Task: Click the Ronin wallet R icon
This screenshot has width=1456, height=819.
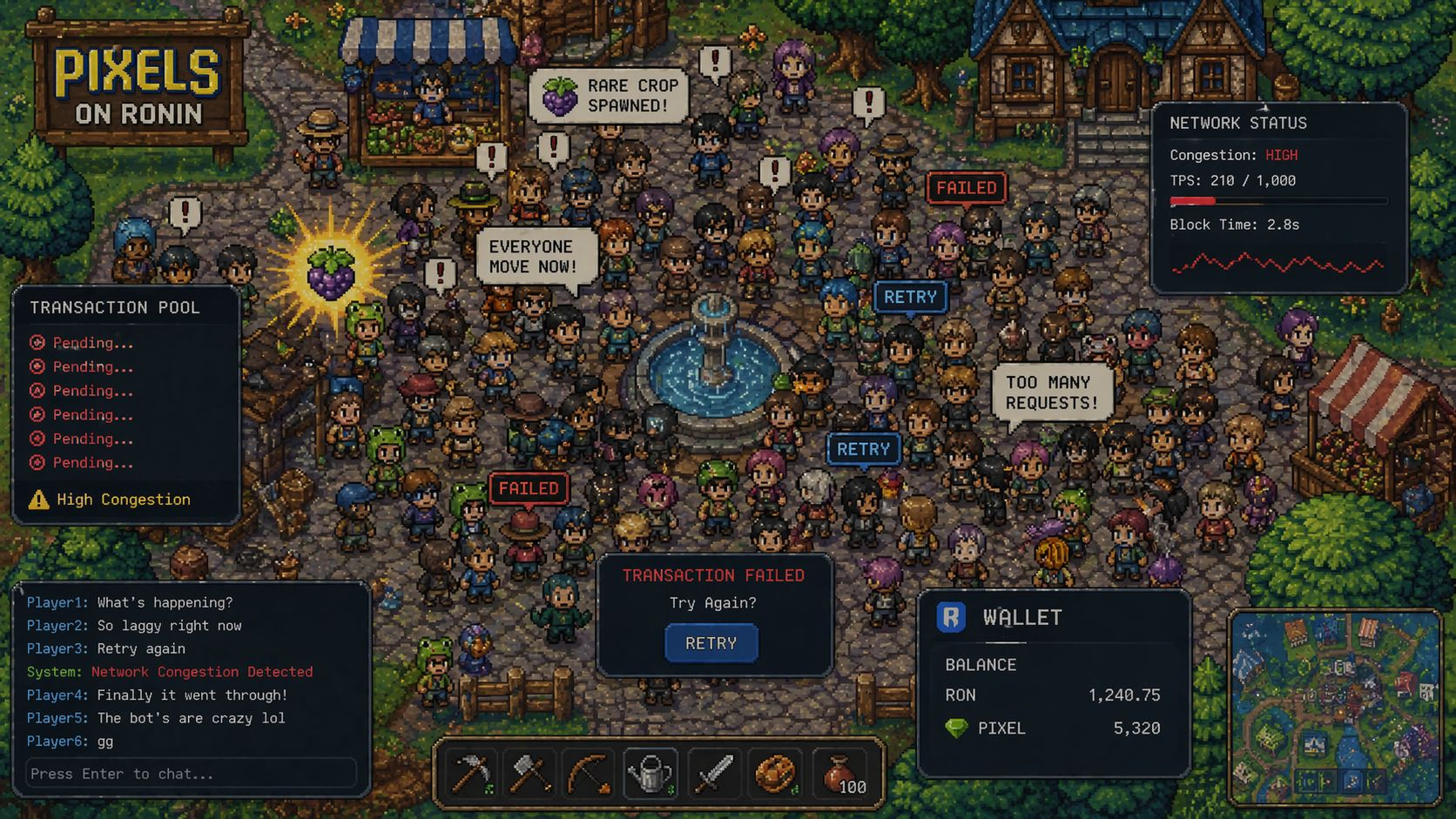Action: click(x=951, y=617)
